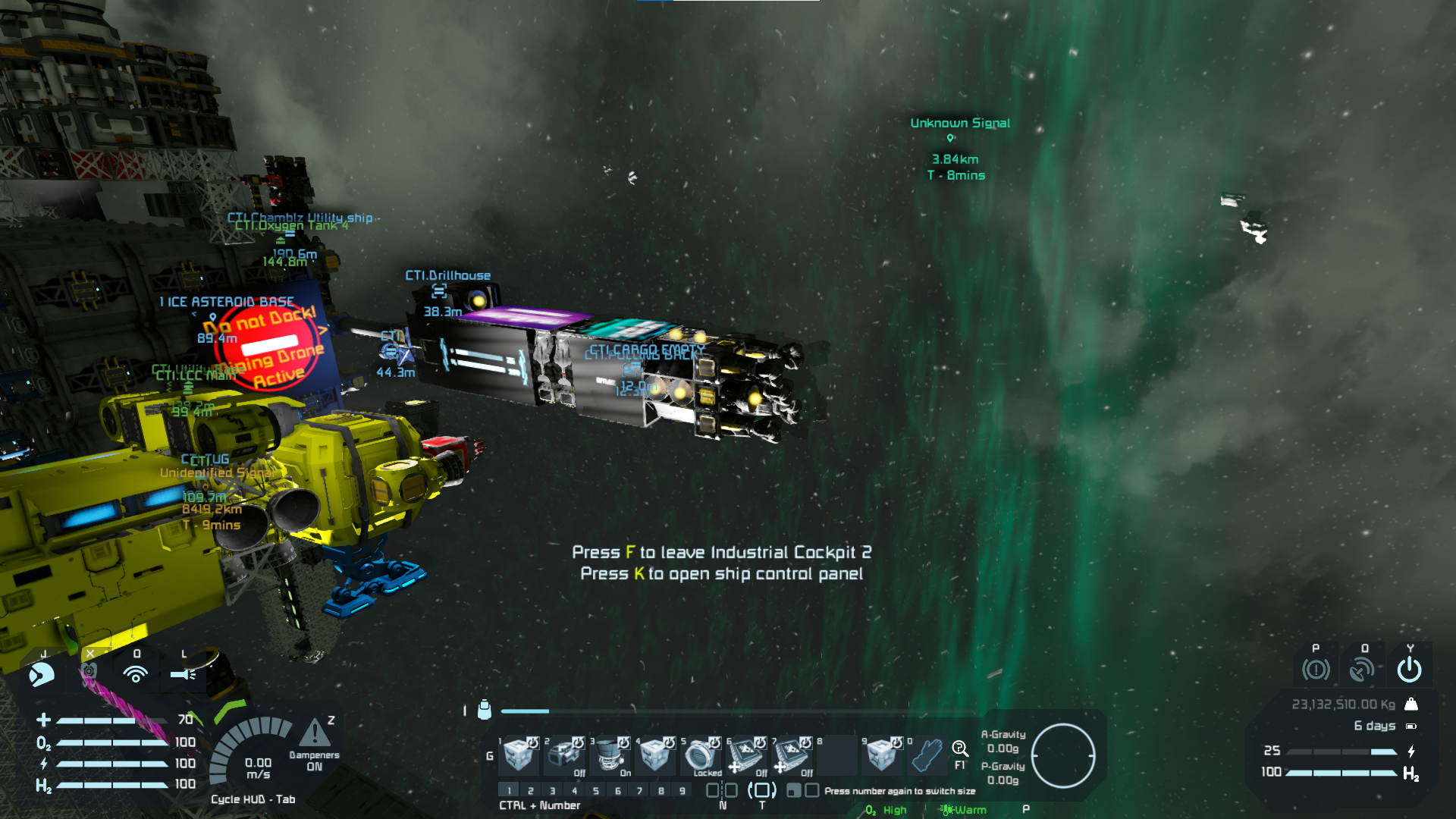Toggle the flashlight icon
This screenshot has width=1456, height=819.
[x=184, y=673]
